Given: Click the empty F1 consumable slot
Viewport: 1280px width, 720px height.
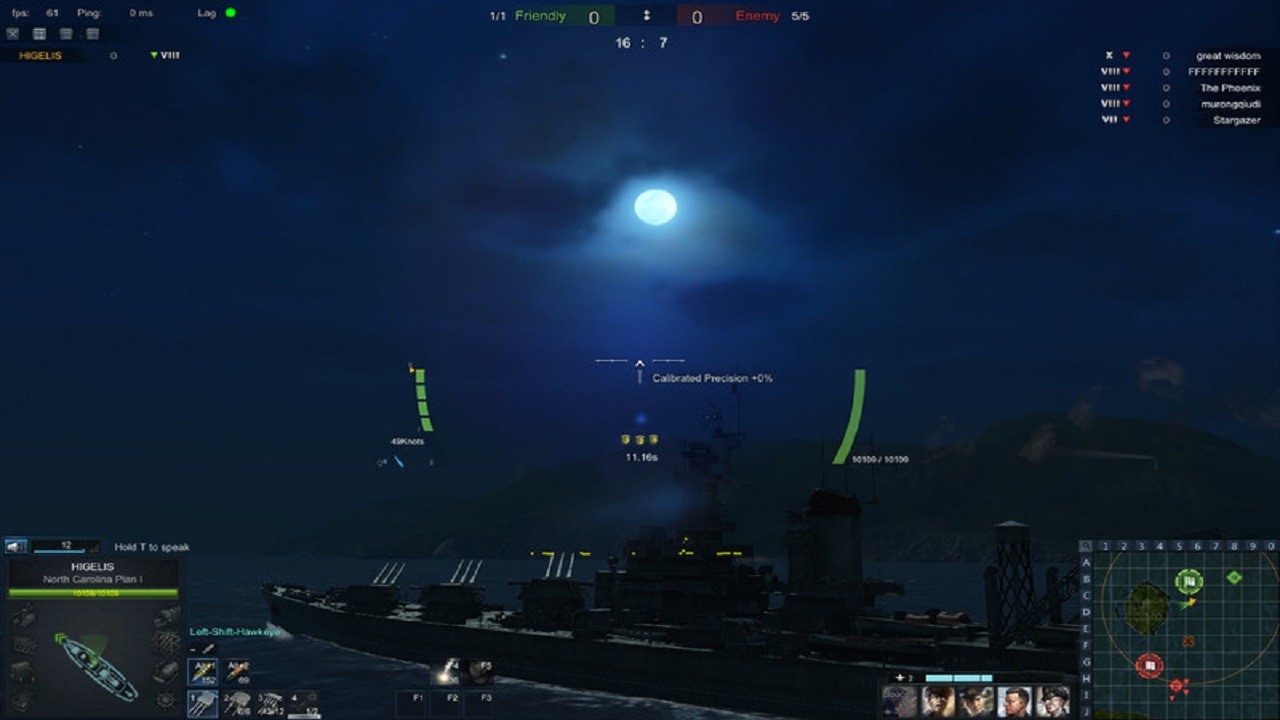Looking at the screenshot, I should 417,702.
